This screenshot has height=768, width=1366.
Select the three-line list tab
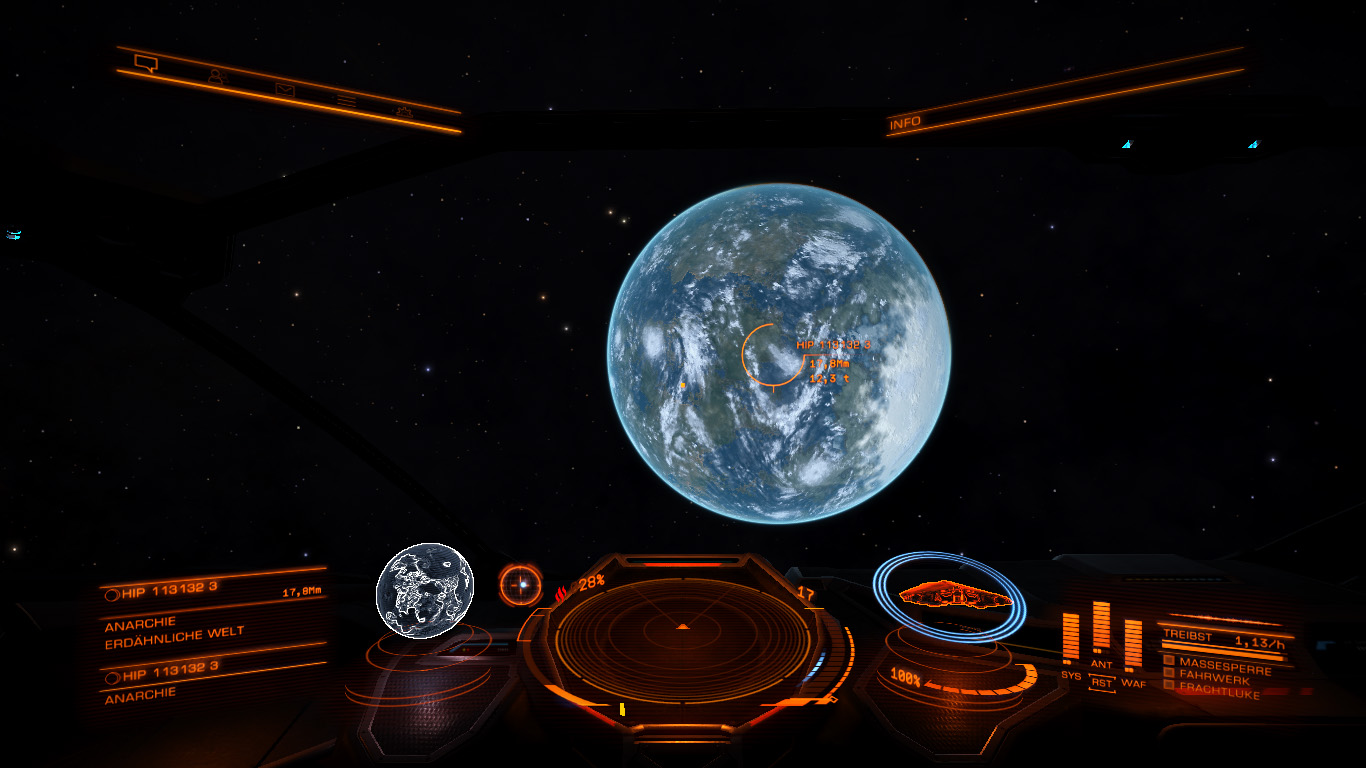point(347,99)
